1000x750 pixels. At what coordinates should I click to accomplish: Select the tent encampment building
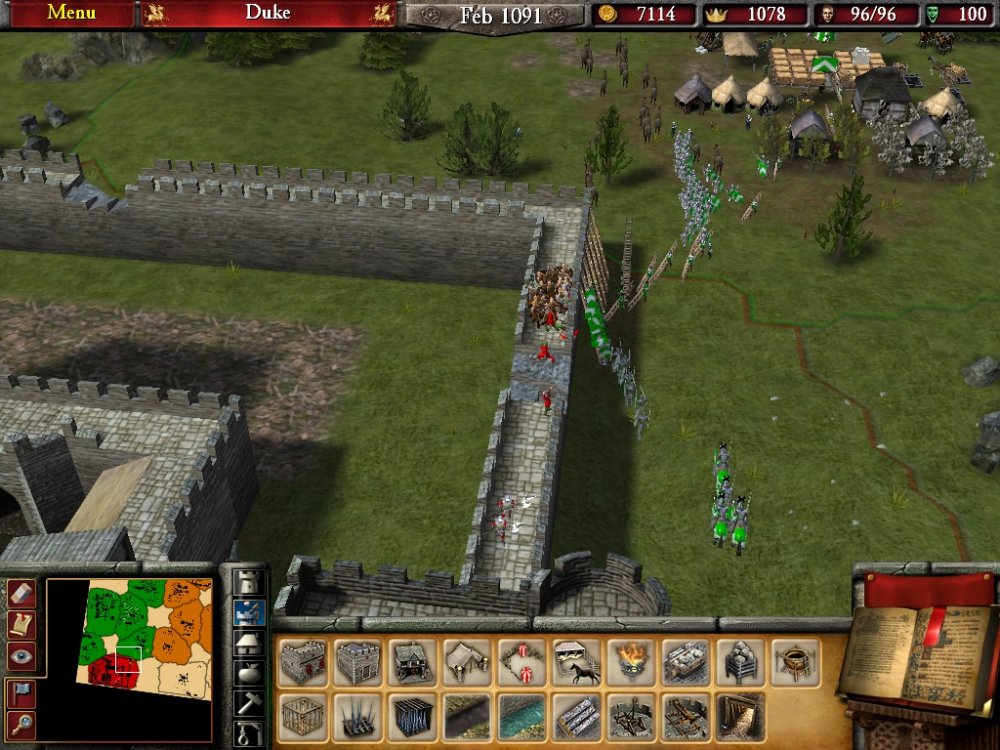(467, 663)
